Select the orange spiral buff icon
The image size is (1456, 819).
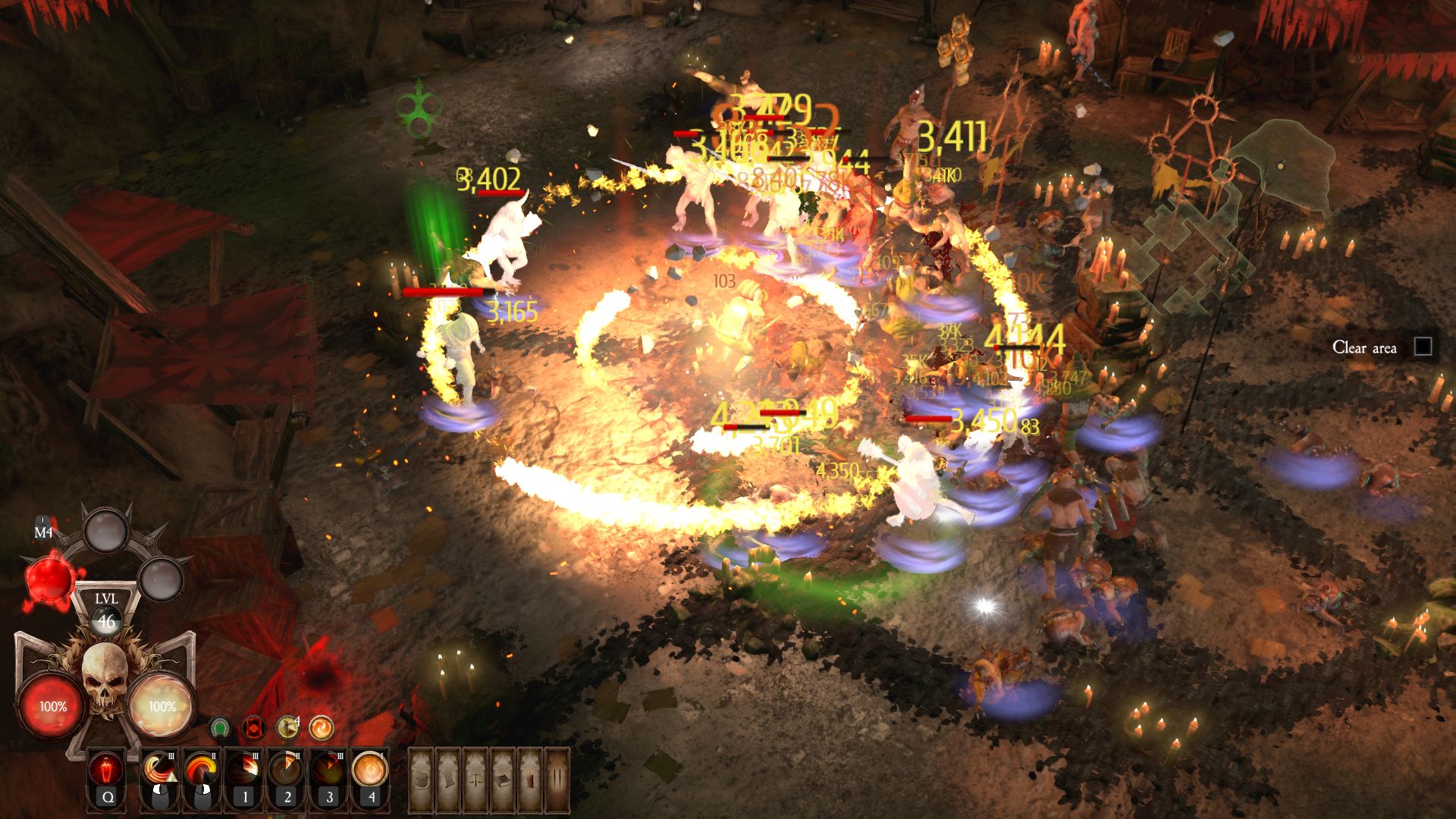pos(321,729)
